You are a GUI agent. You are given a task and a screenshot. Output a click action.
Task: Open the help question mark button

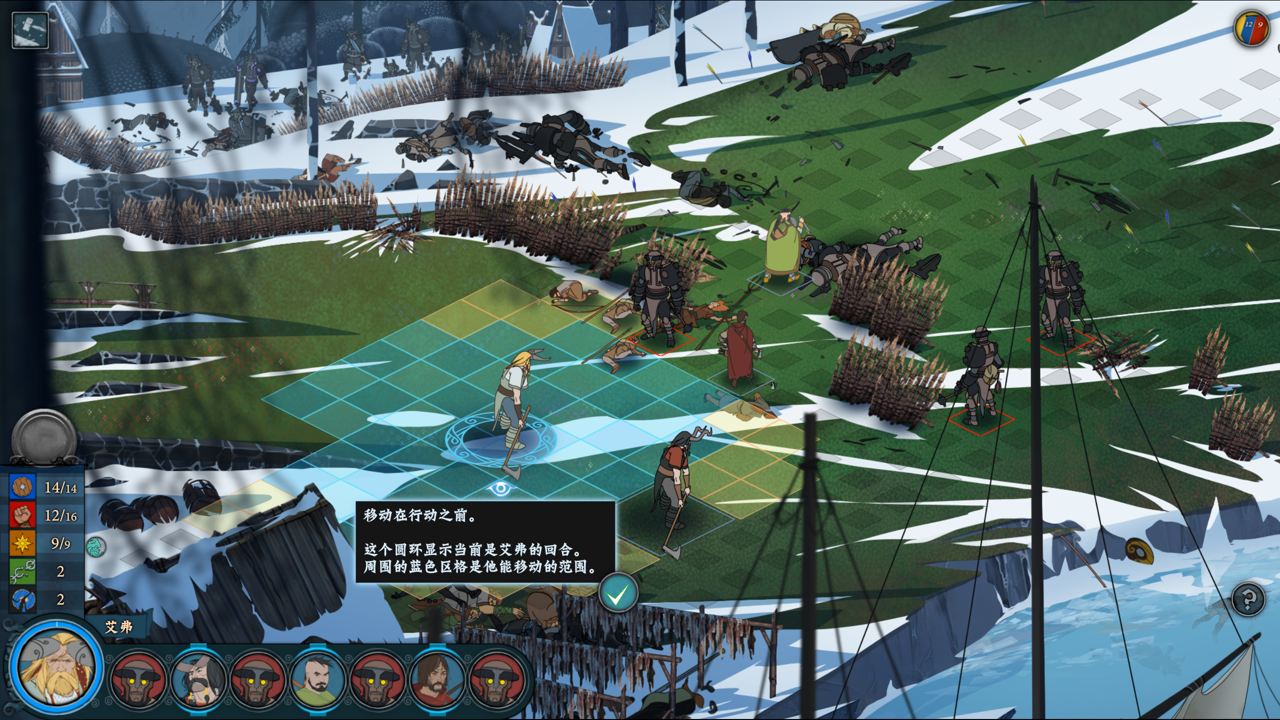pos(1247,600)
